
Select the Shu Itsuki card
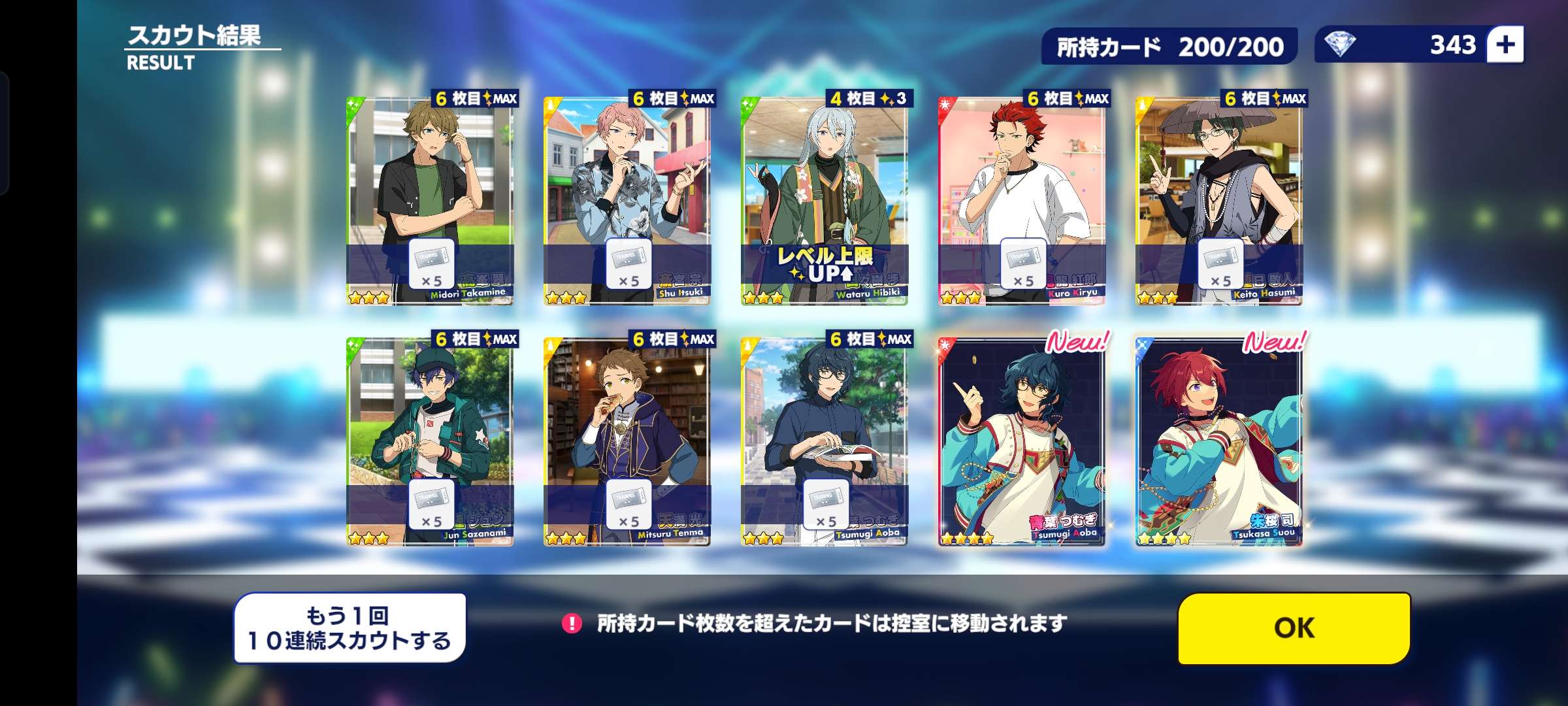tap(627, 201)
